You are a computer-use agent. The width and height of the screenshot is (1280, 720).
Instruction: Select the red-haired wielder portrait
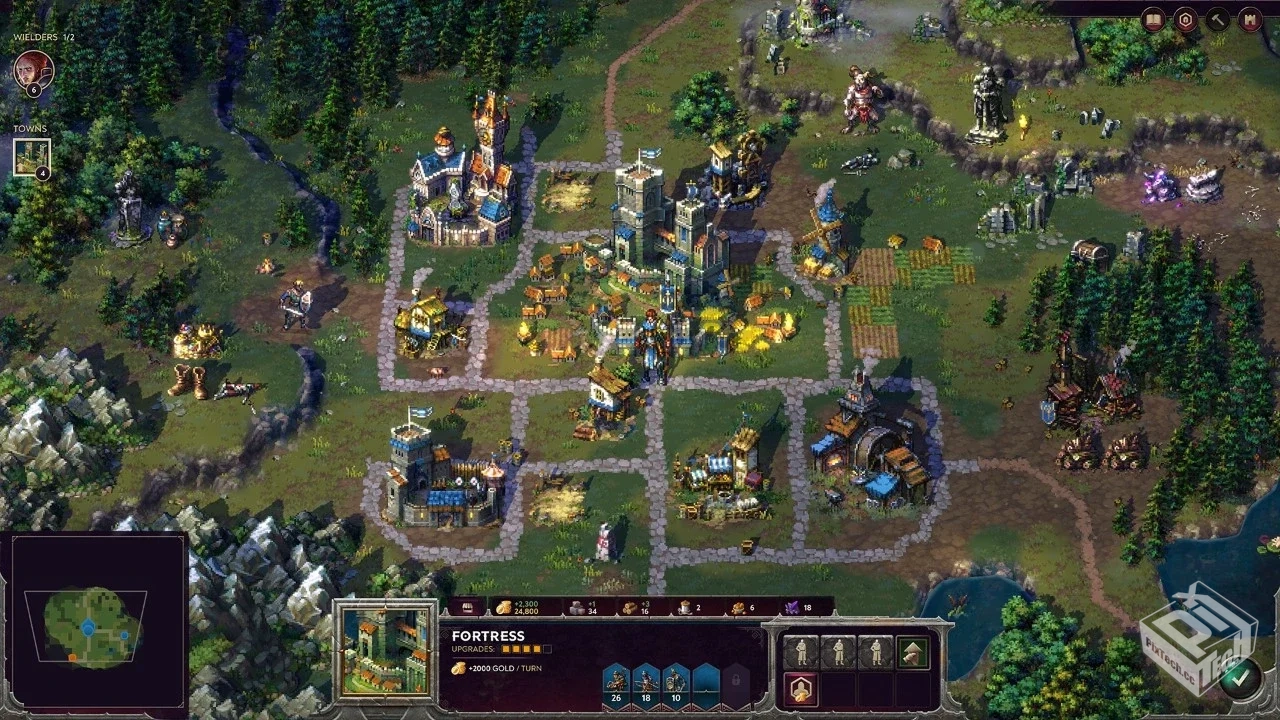[33, 70]
